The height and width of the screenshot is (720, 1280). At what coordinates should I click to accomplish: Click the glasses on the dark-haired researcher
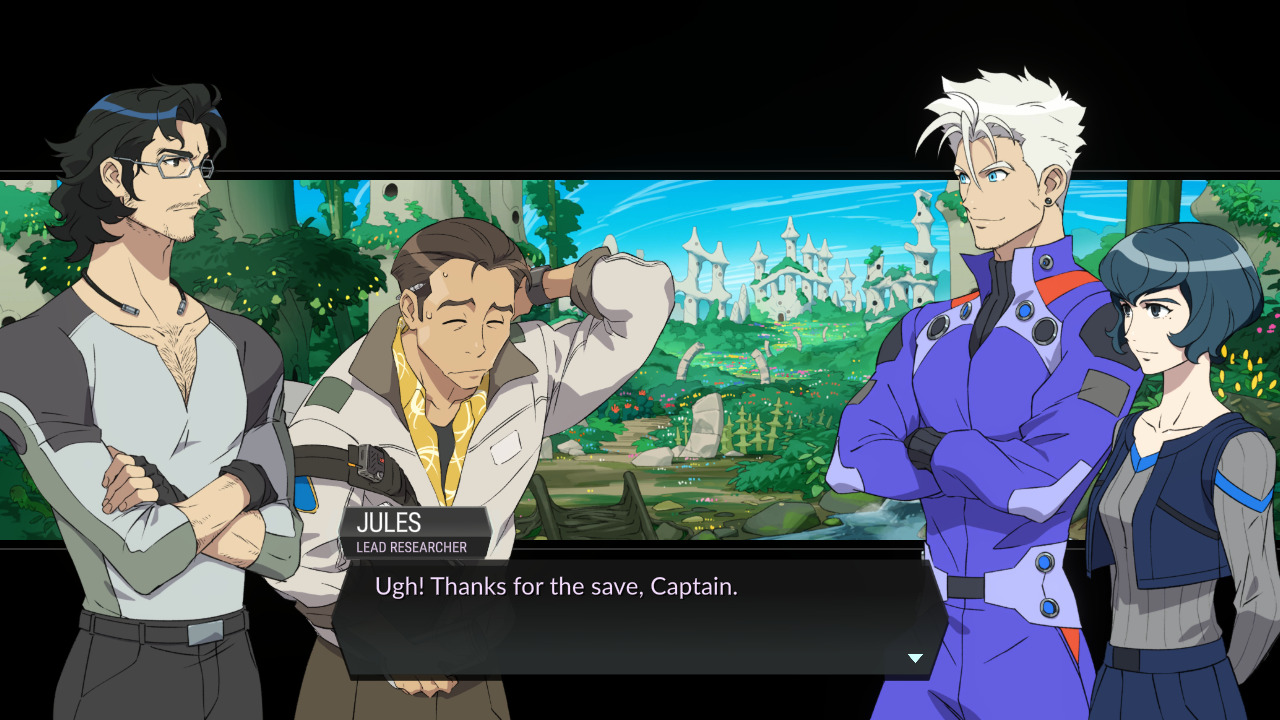click(178, 168)
